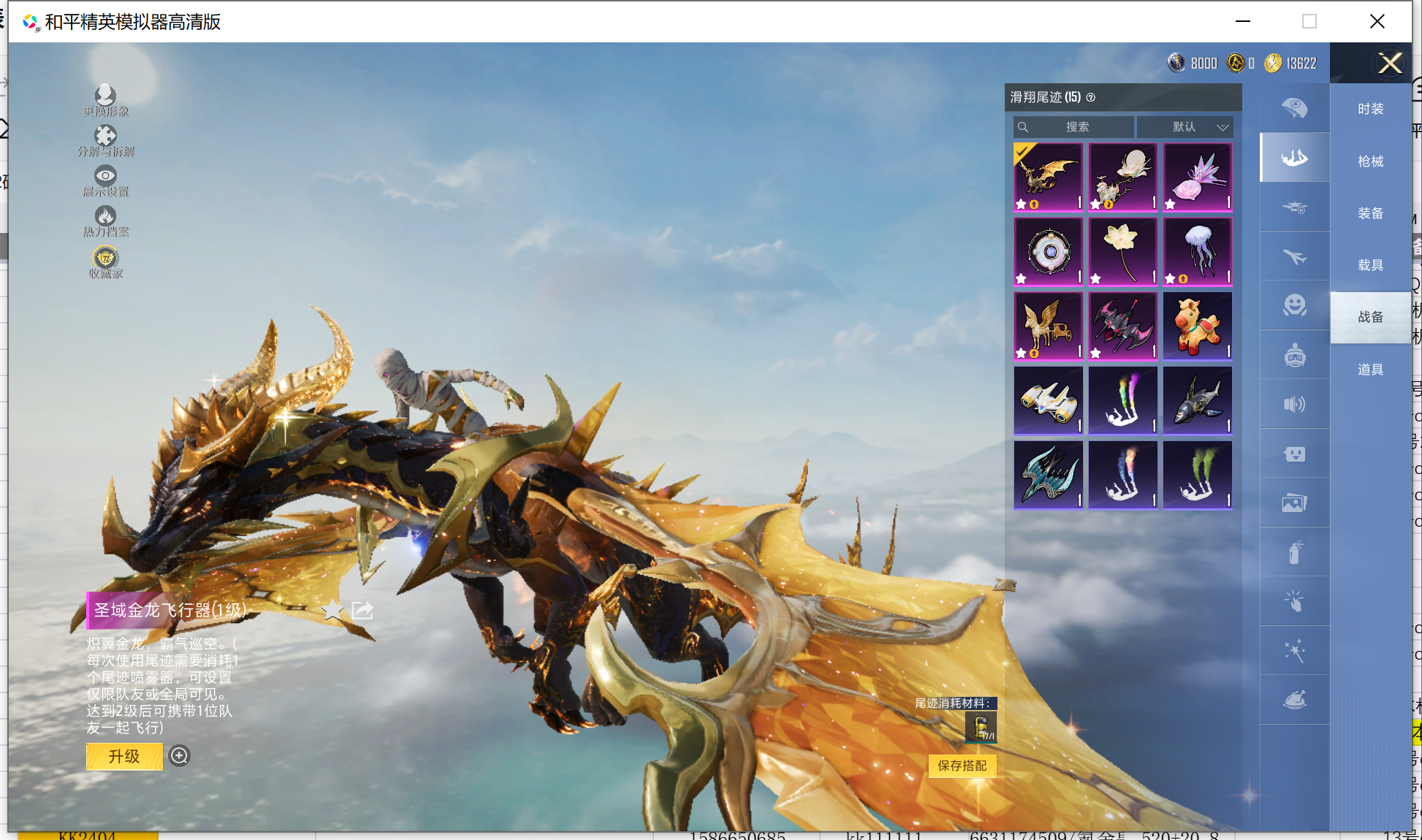Choose the jellyfish glider trail
This screenshot has width=1422, height=840.
(x=1197, y=252)
